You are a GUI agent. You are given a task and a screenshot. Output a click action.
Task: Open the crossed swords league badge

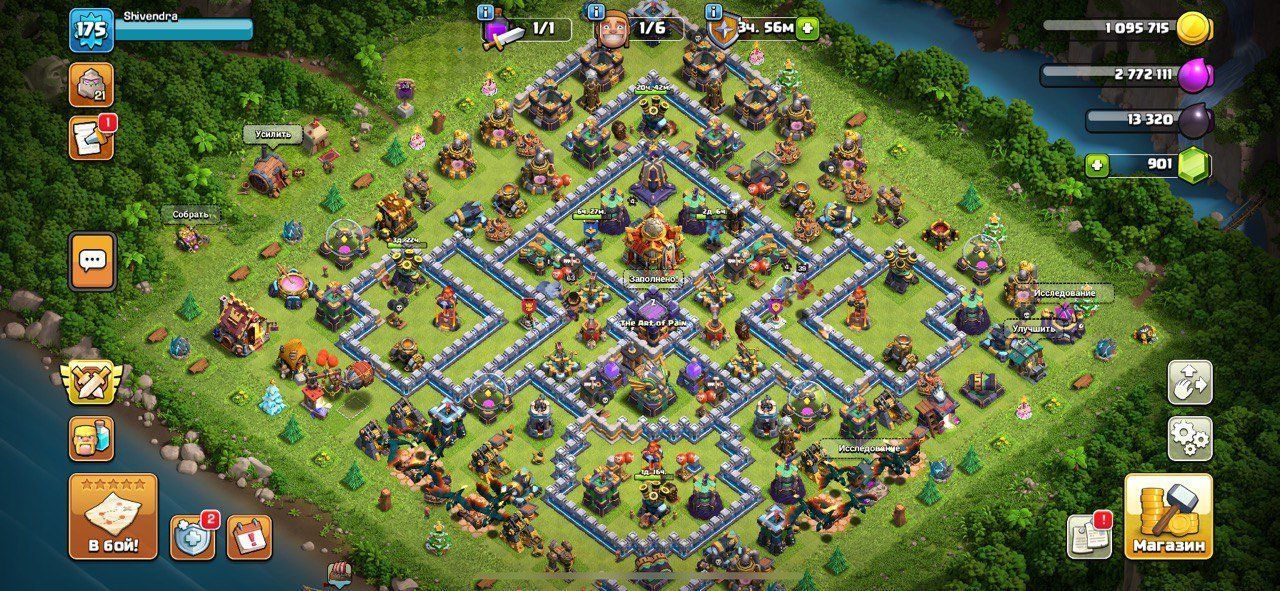click(x=90, y=383)
